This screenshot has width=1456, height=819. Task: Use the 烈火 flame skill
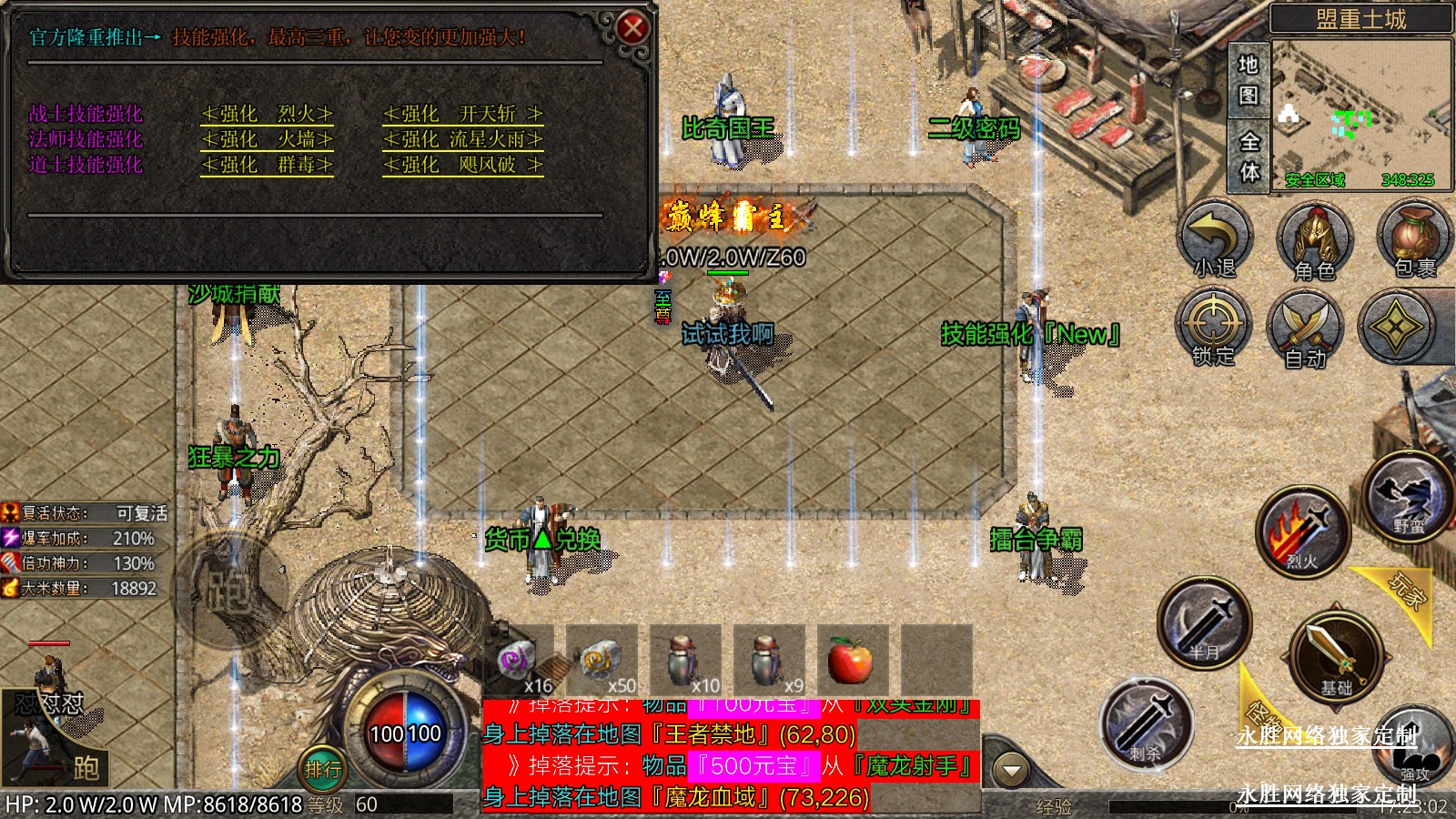tap(1302, 532)
